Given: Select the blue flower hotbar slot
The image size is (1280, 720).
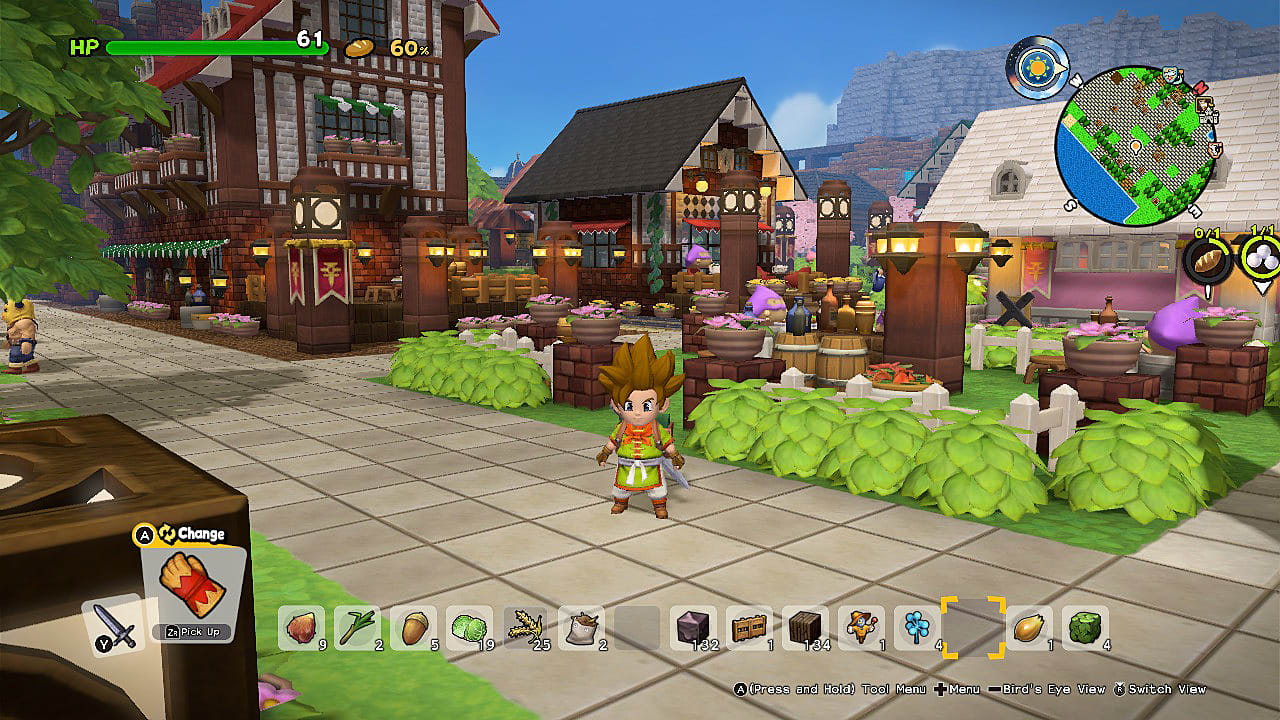Looking at the screenshot, I should pos(917,629).
